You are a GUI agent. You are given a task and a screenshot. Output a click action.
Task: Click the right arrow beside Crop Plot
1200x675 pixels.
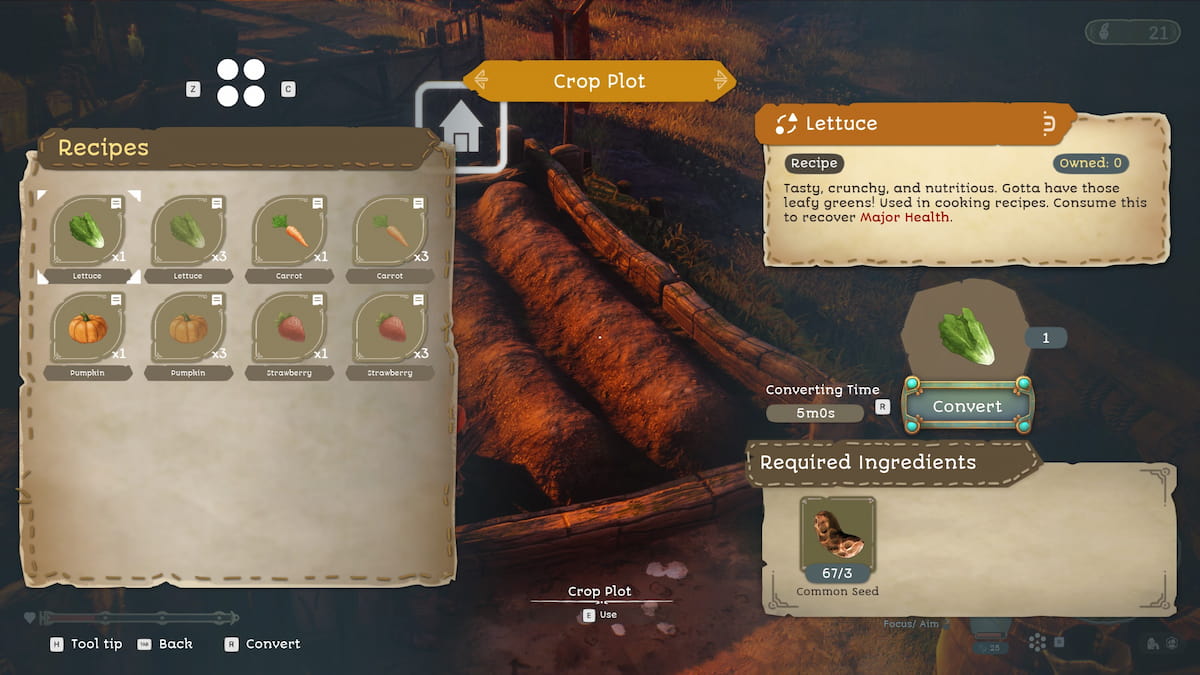click(x=720, y=80)
